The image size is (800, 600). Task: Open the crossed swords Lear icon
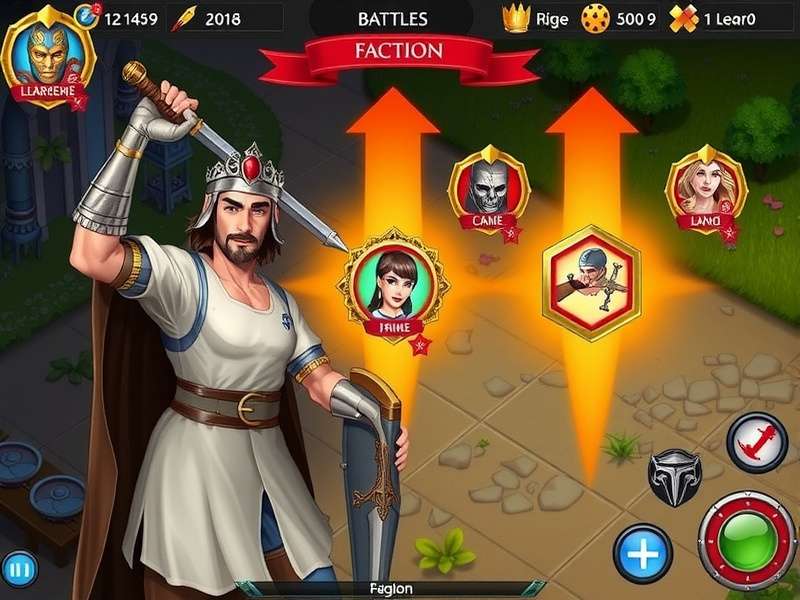pyautogui.click(x=683, y=19)
